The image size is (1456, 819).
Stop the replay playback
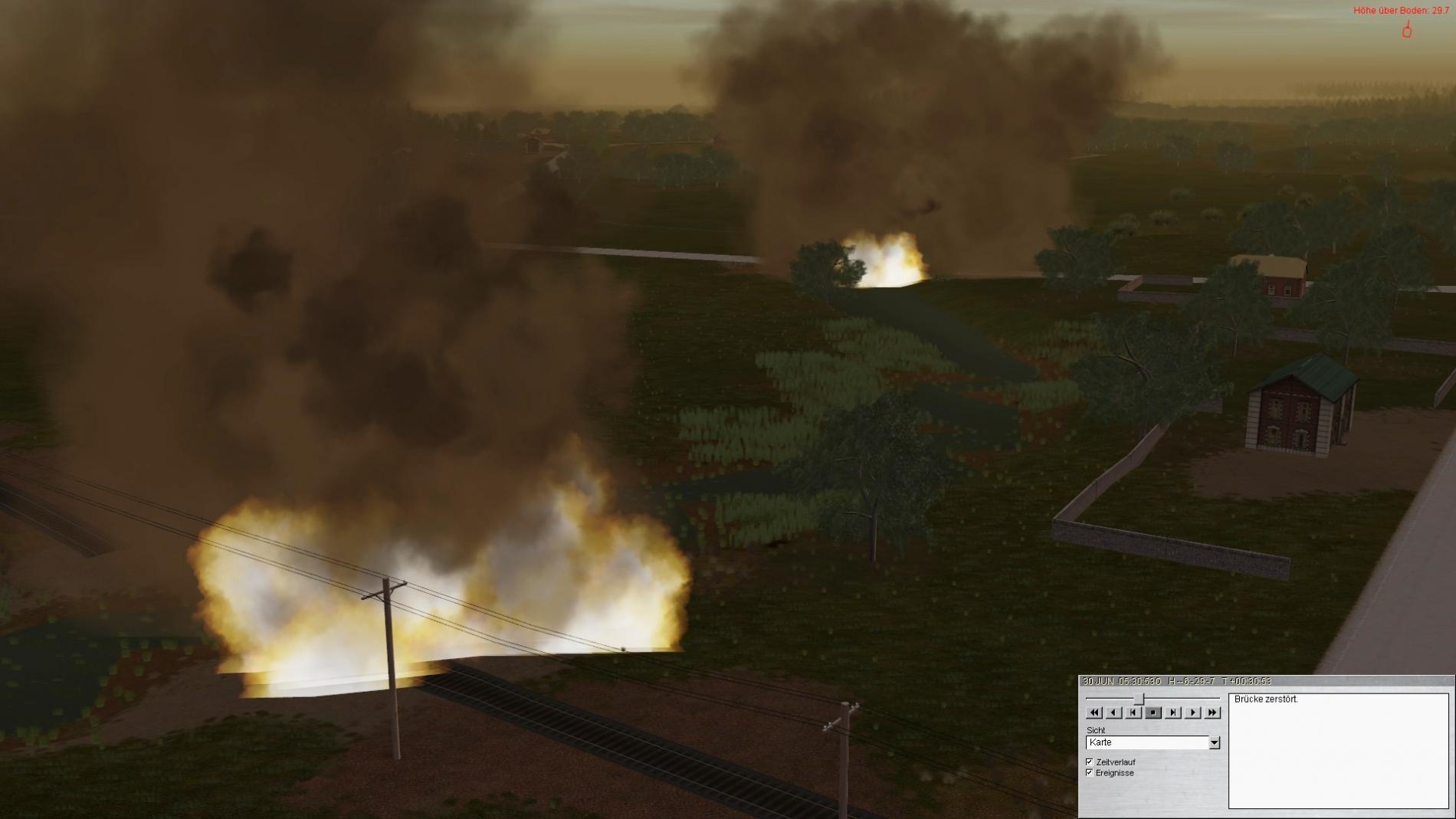1153,713
